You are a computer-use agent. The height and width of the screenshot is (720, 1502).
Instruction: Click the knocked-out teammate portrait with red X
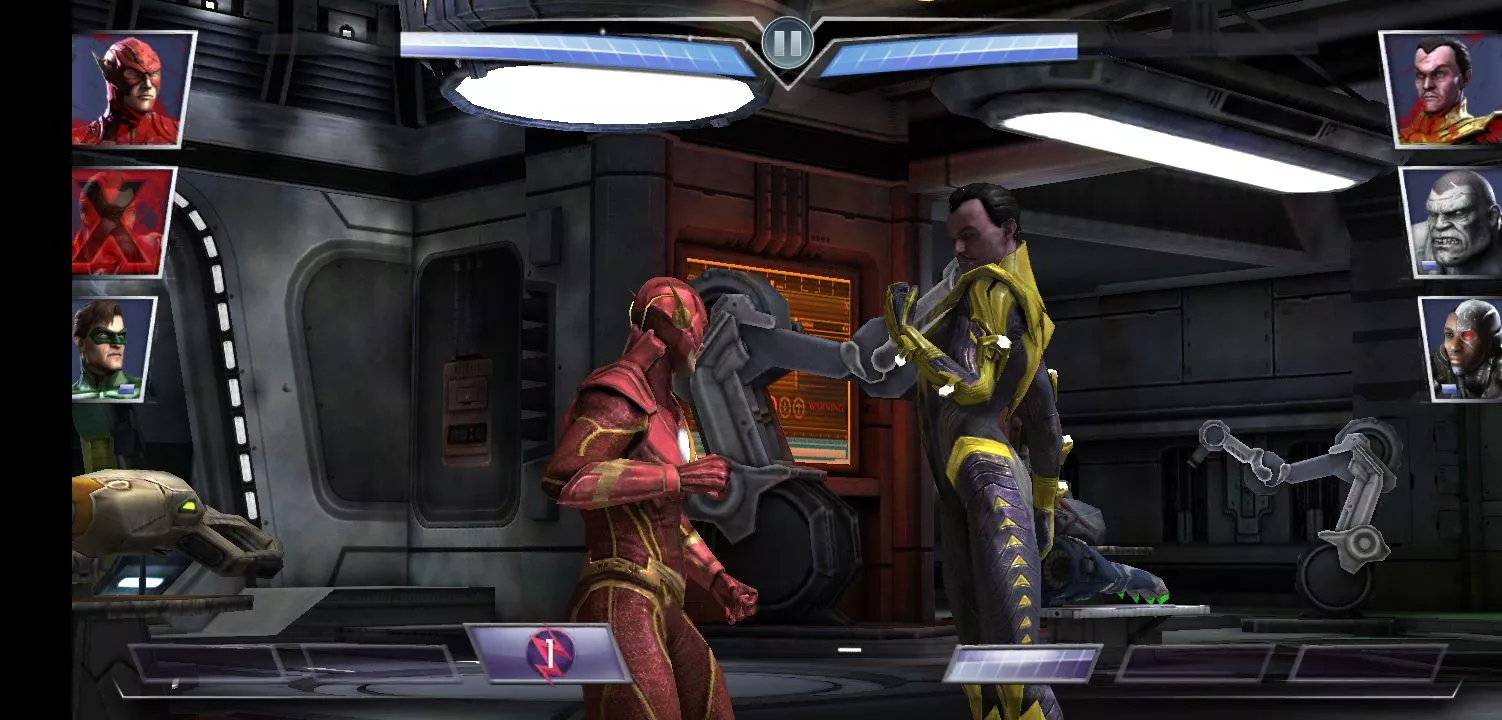pos(122,222)
